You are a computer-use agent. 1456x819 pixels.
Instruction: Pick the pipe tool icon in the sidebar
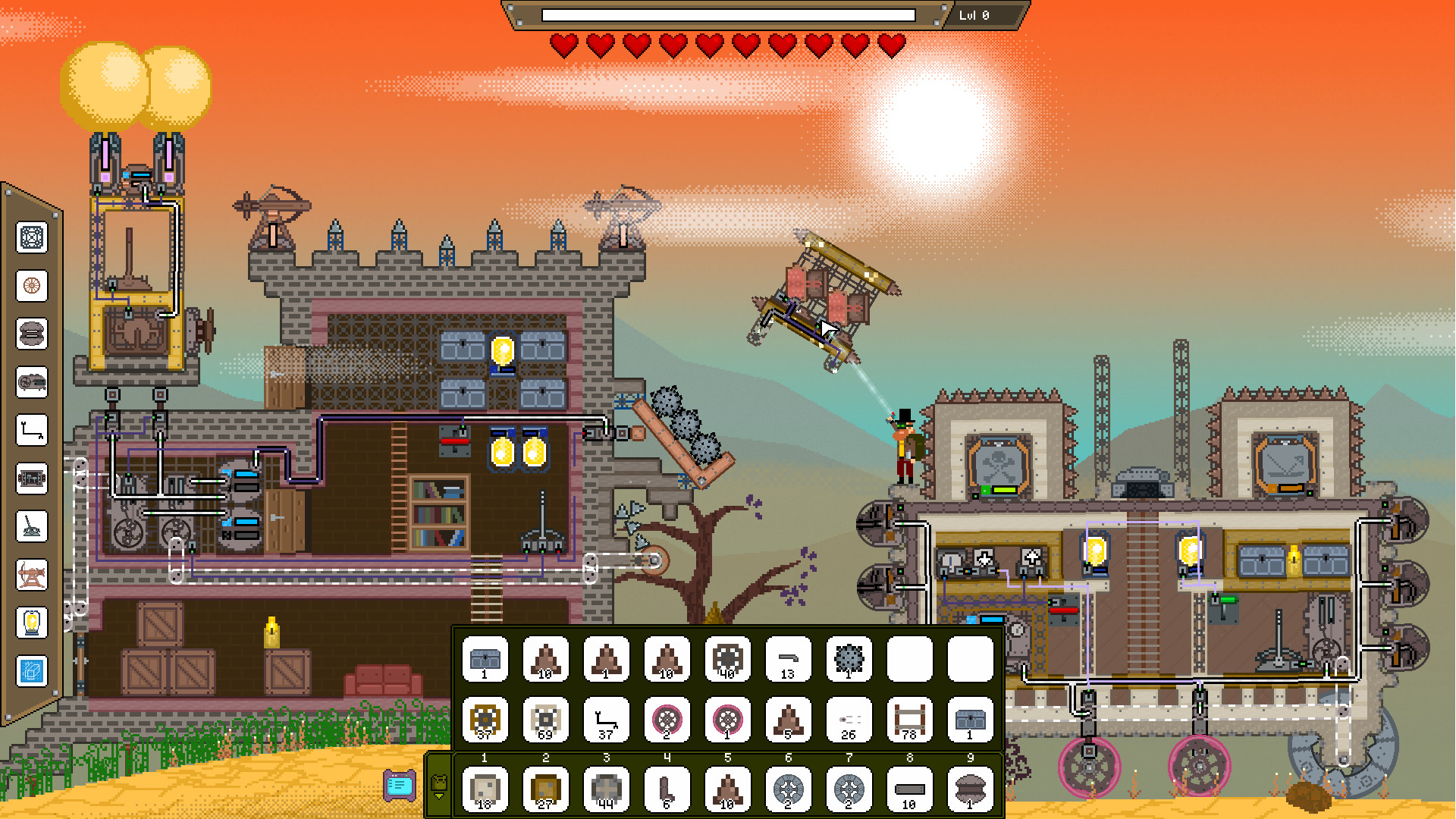tap(32, 429)
